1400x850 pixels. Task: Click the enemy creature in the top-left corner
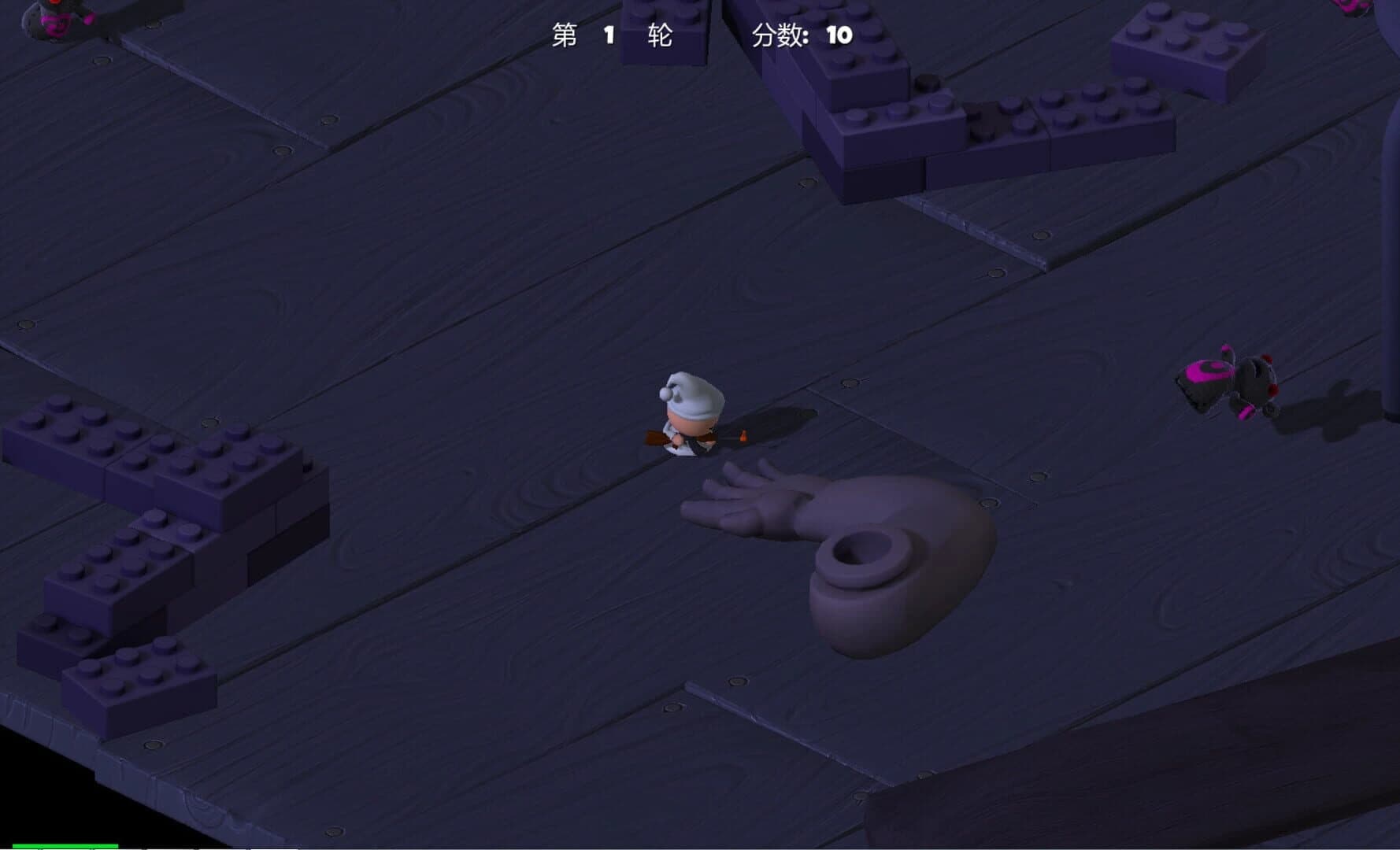pyautogui.click(x=55, y=20)
